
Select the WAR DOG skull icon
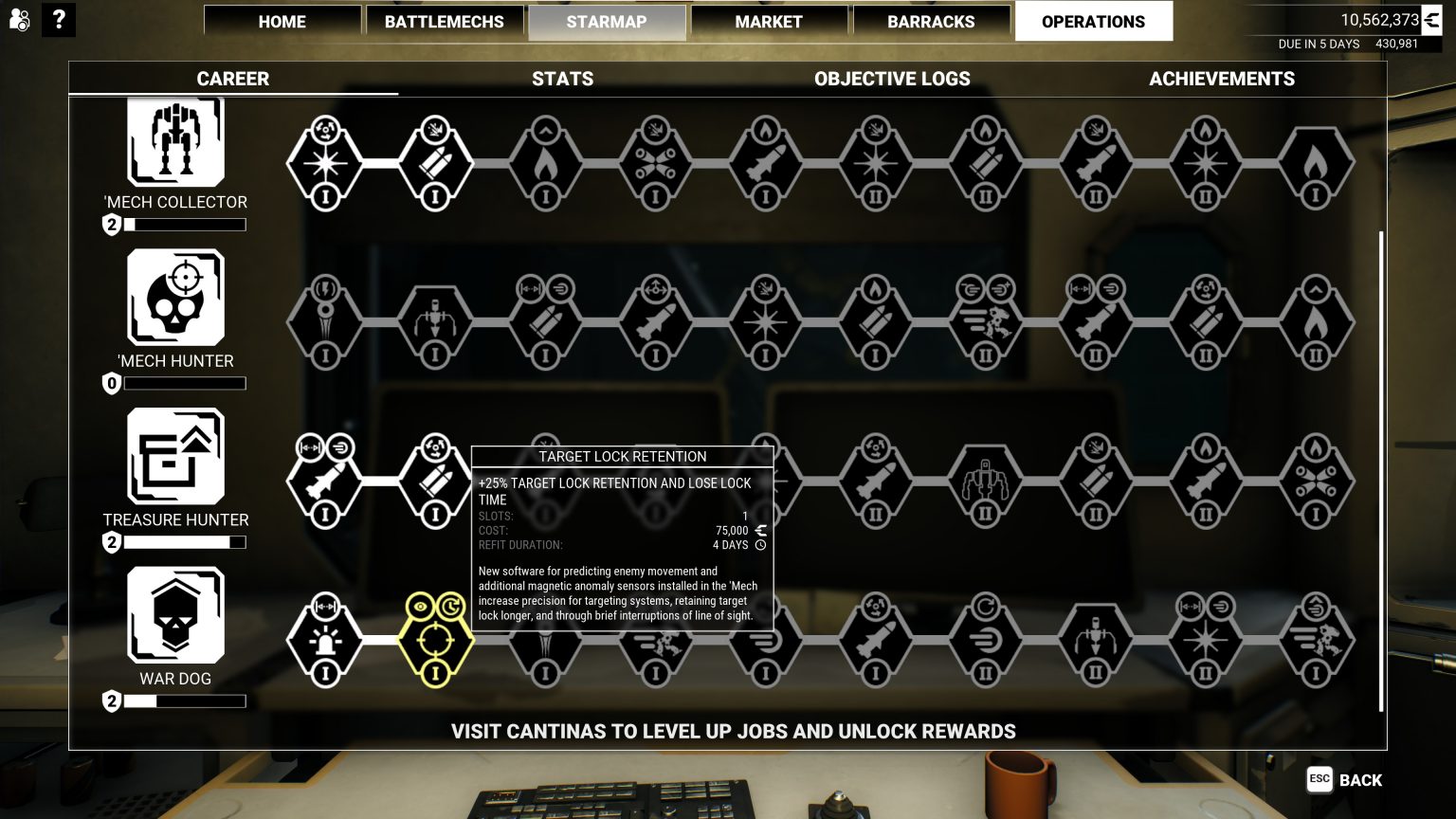click(175, 614)
